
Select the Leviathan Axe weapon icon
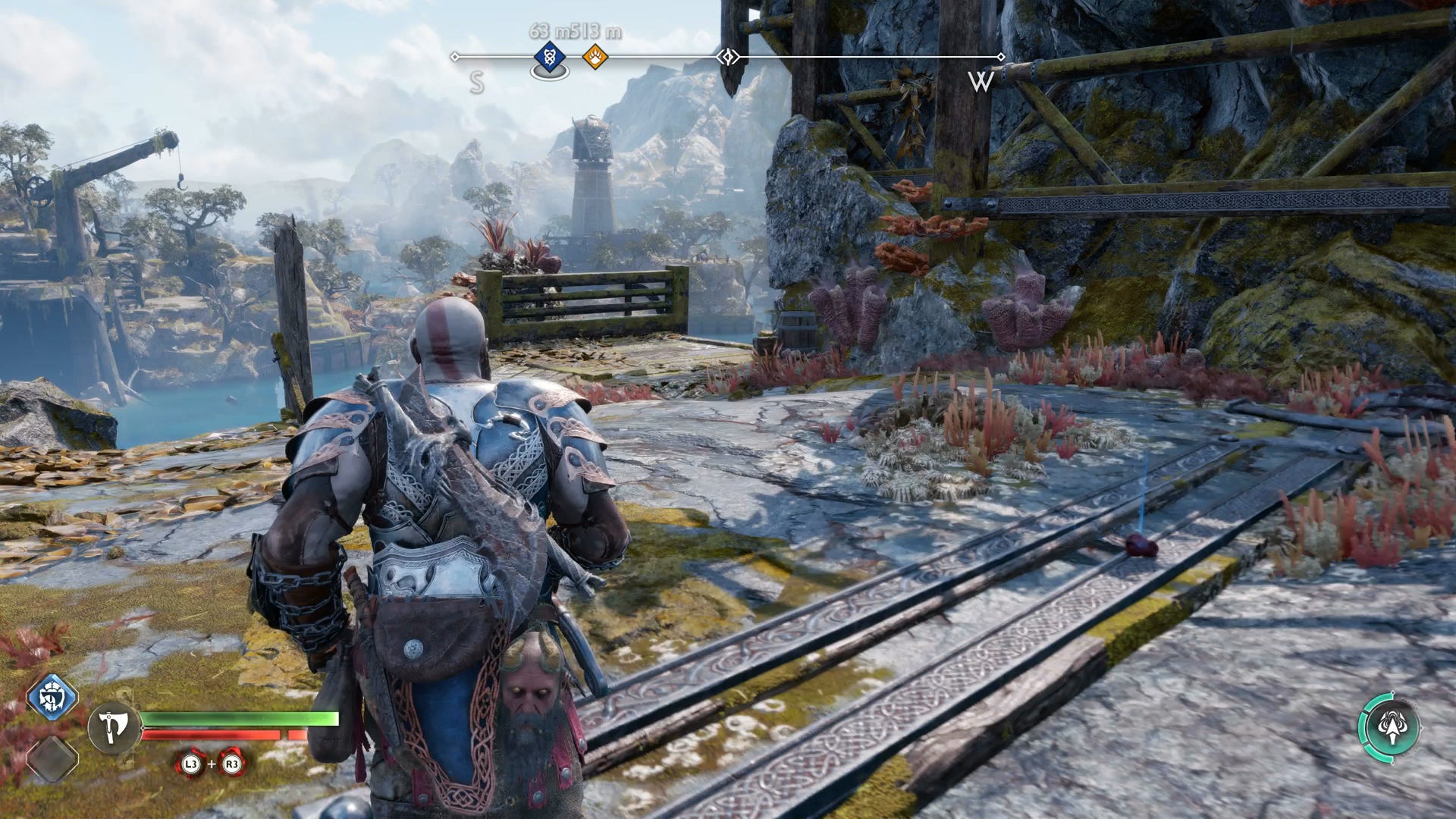pos(115,726)
